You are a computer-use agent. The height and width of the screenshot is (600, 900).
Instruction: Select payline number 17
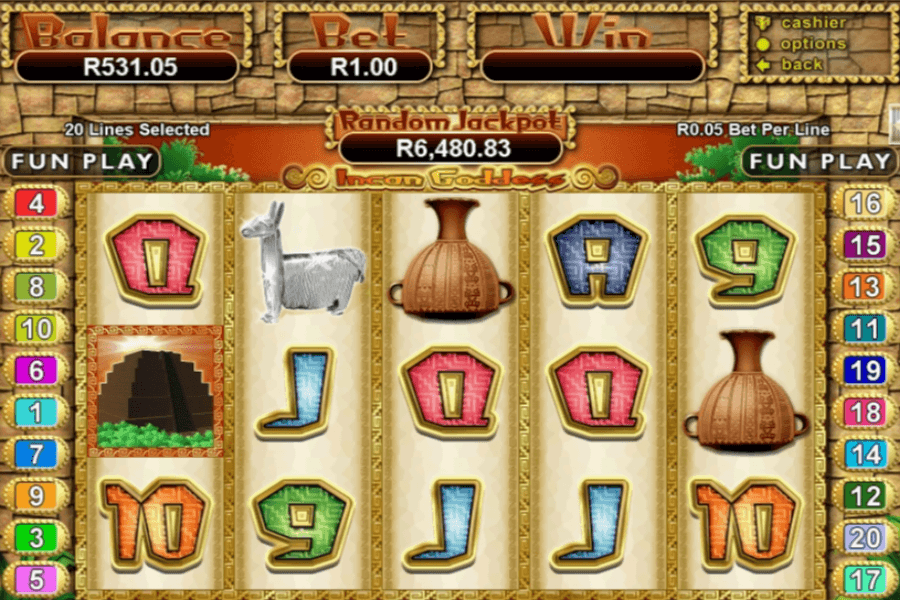pos(864,579)
